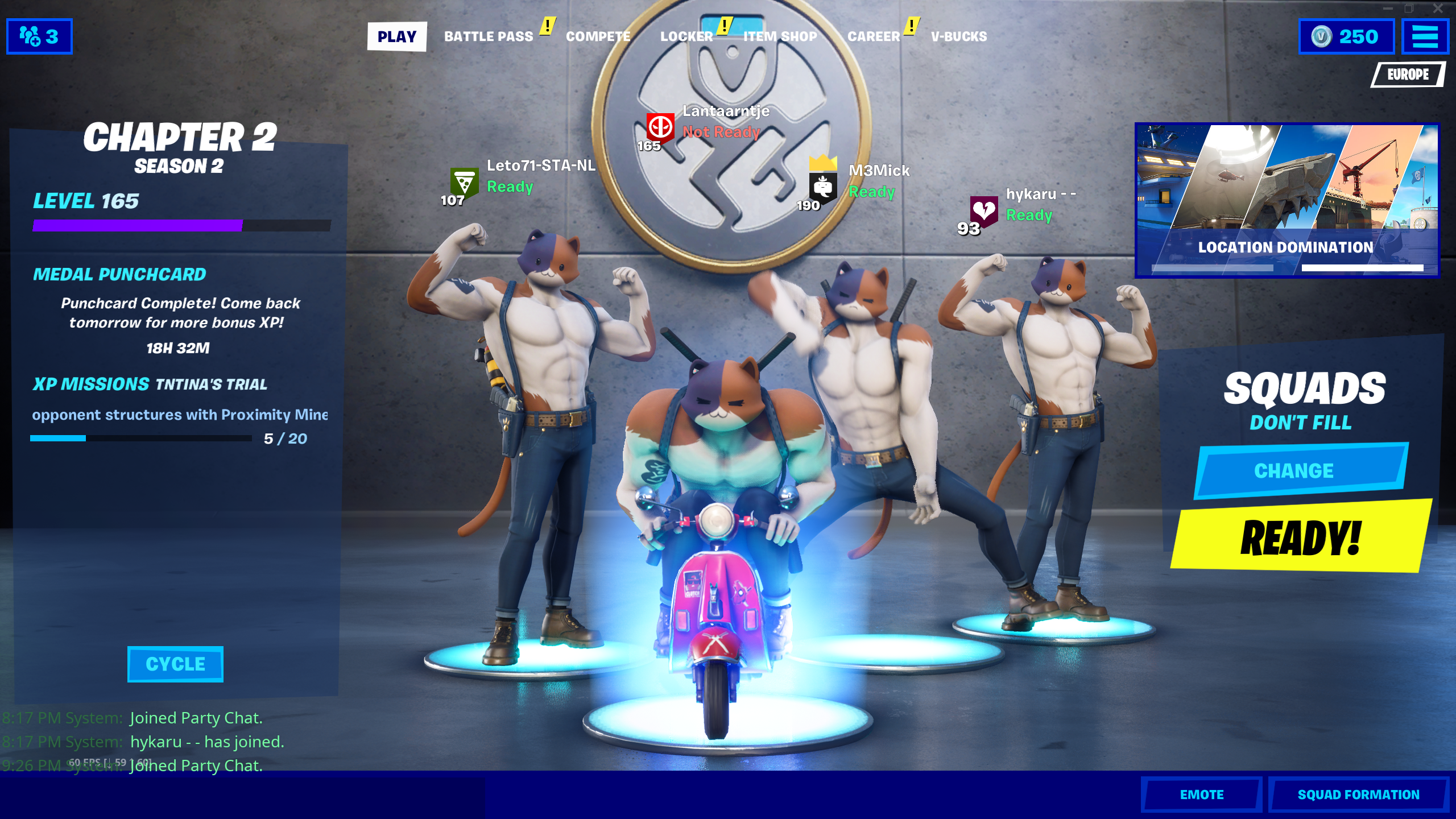Choose Squad Formation

(1358, 795)
